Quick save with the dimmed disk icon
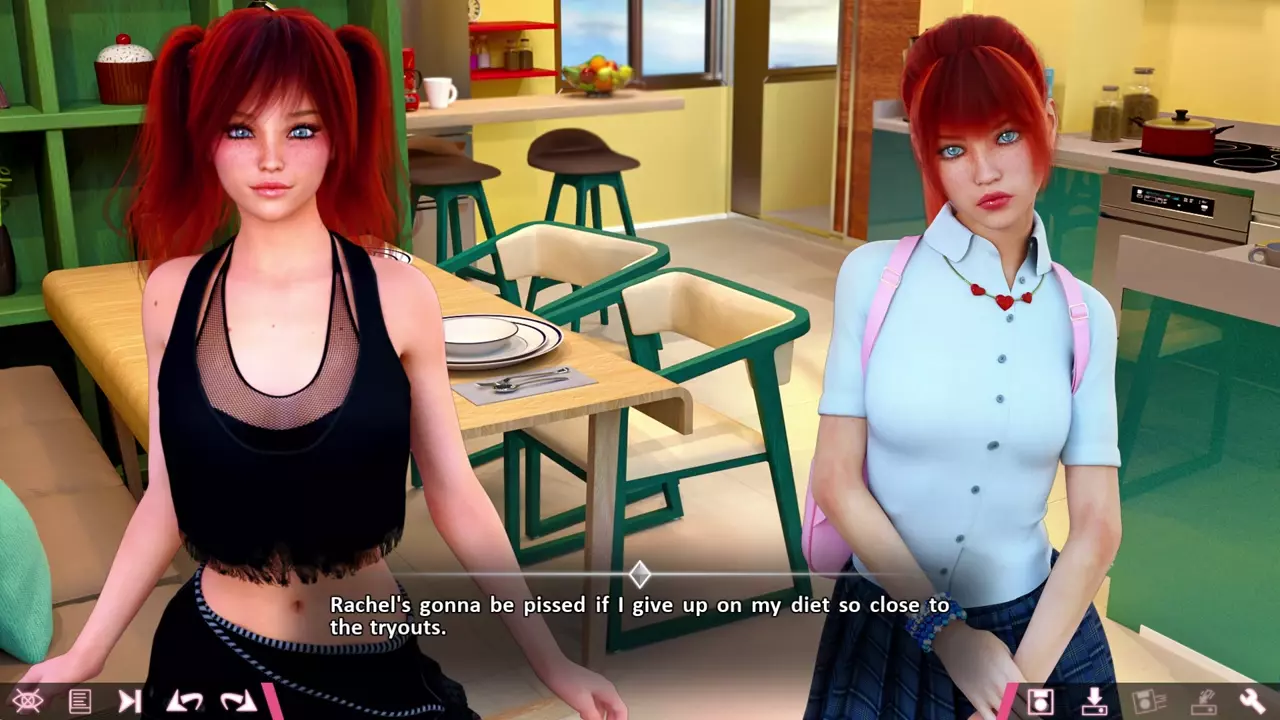The height and width of the screenshot is (720, 1280). [x=1148, y=700]
